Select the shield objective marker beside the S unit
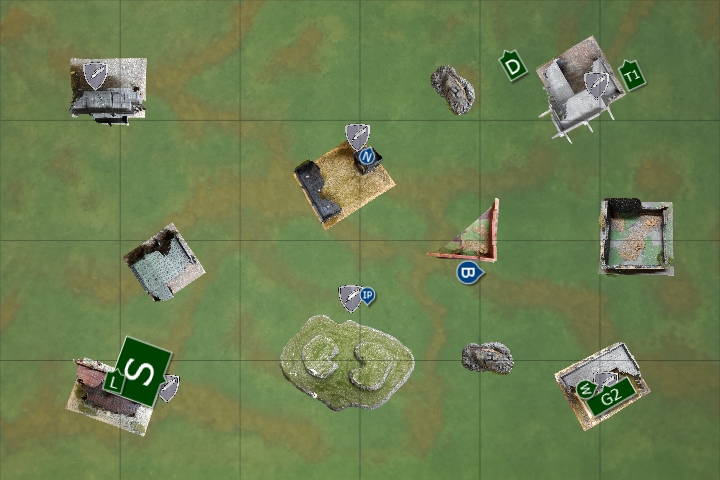Screen dimensions: 720x480 pyautogui.click(x=170, y=387)
